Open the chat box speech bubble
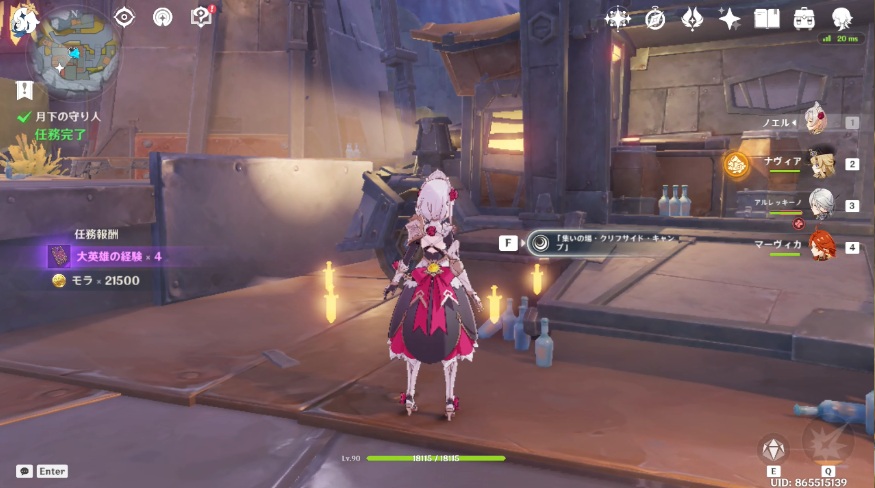 [x=24, y=471]
